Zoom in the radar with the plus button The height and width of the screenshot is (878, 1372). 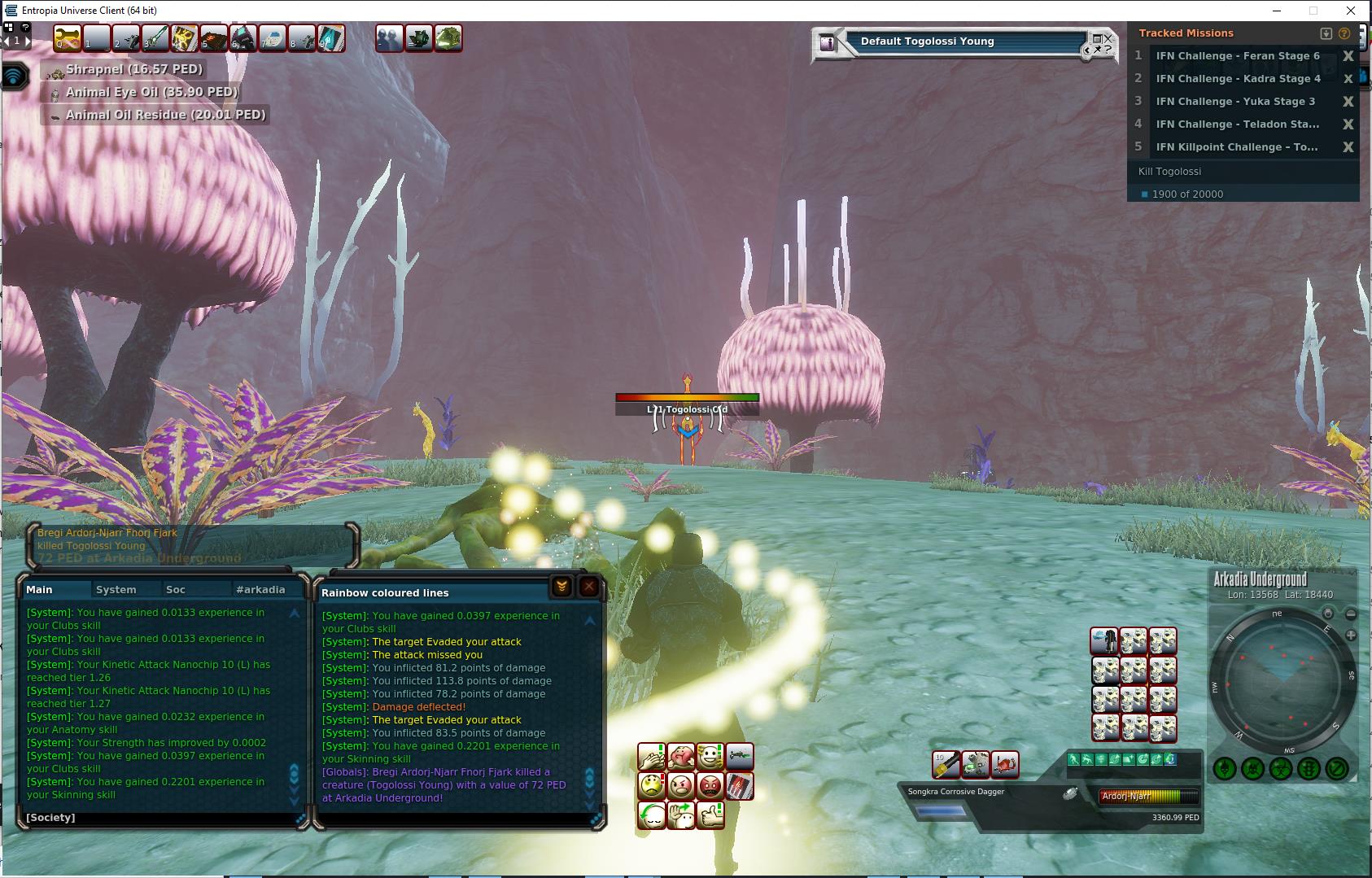coord(1351,635)
